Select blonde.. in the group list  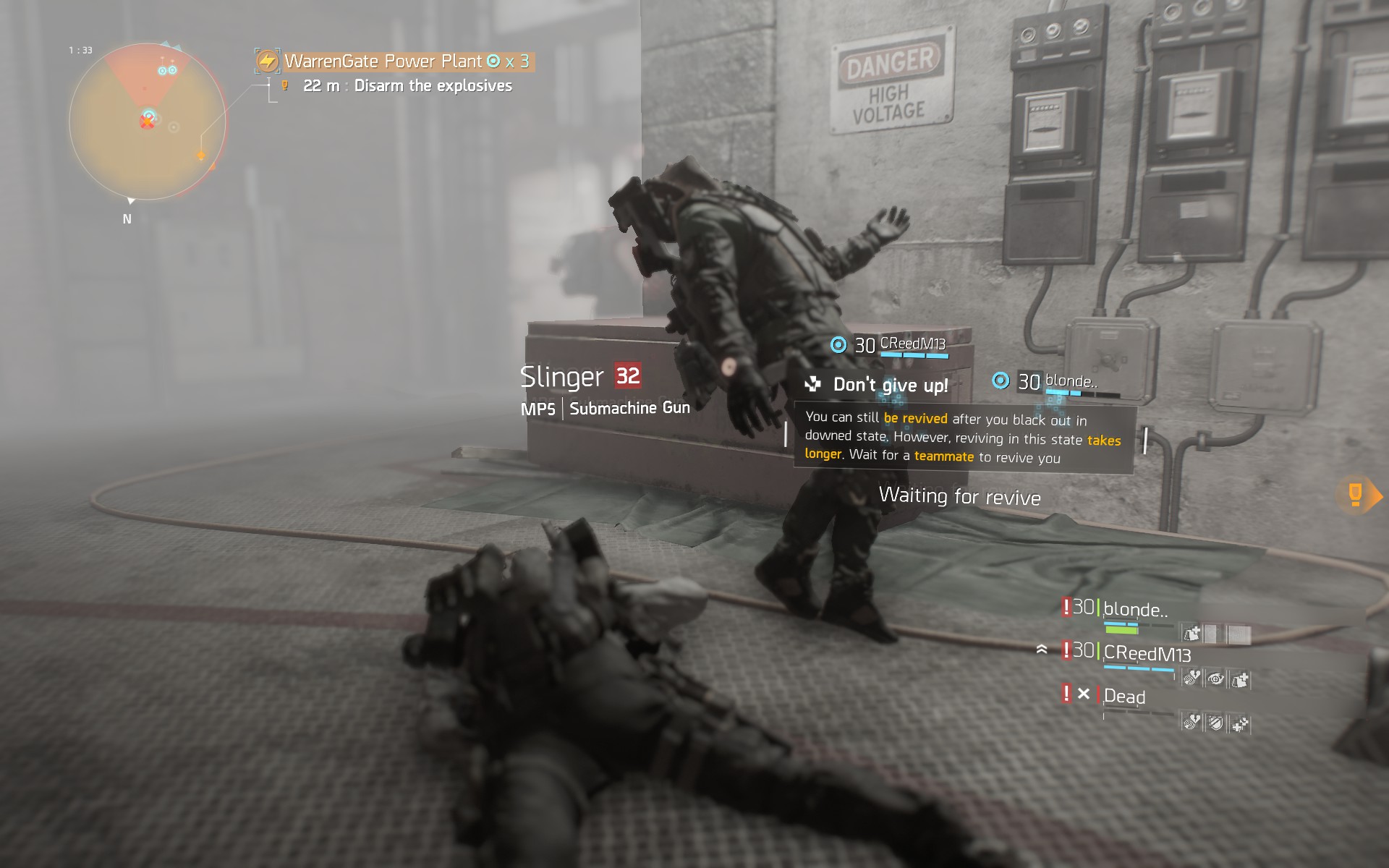coord(1134,610)
